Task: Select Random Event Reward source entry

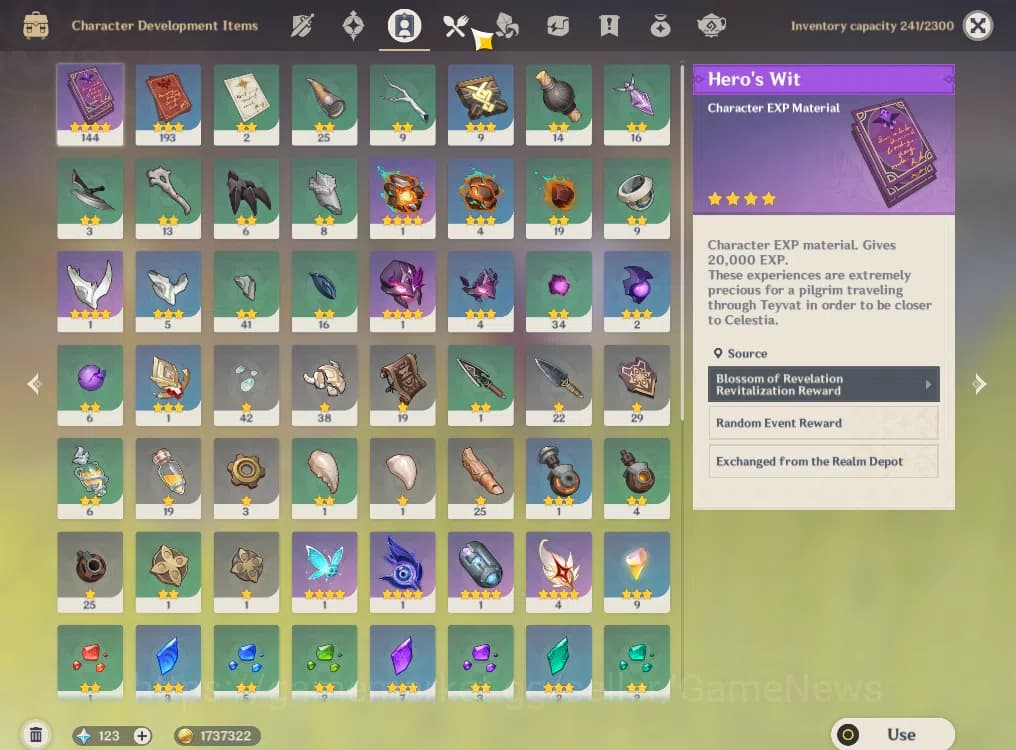Action: pos(823,423)
